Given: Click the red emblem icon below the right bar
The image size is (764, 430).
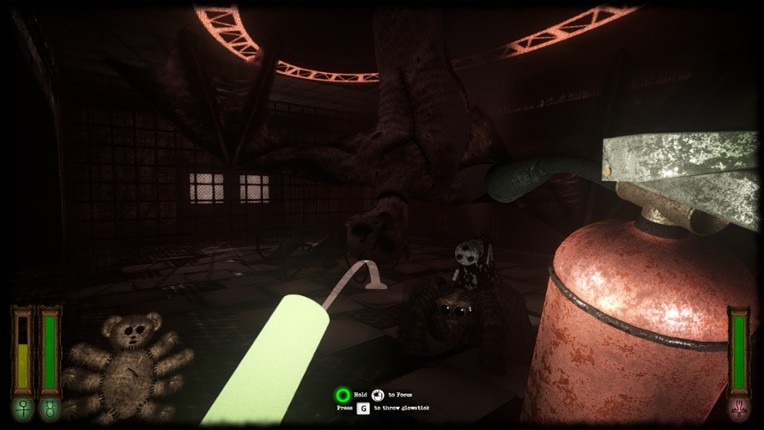Looking at the screenshot, I should [x=739, y=408].
